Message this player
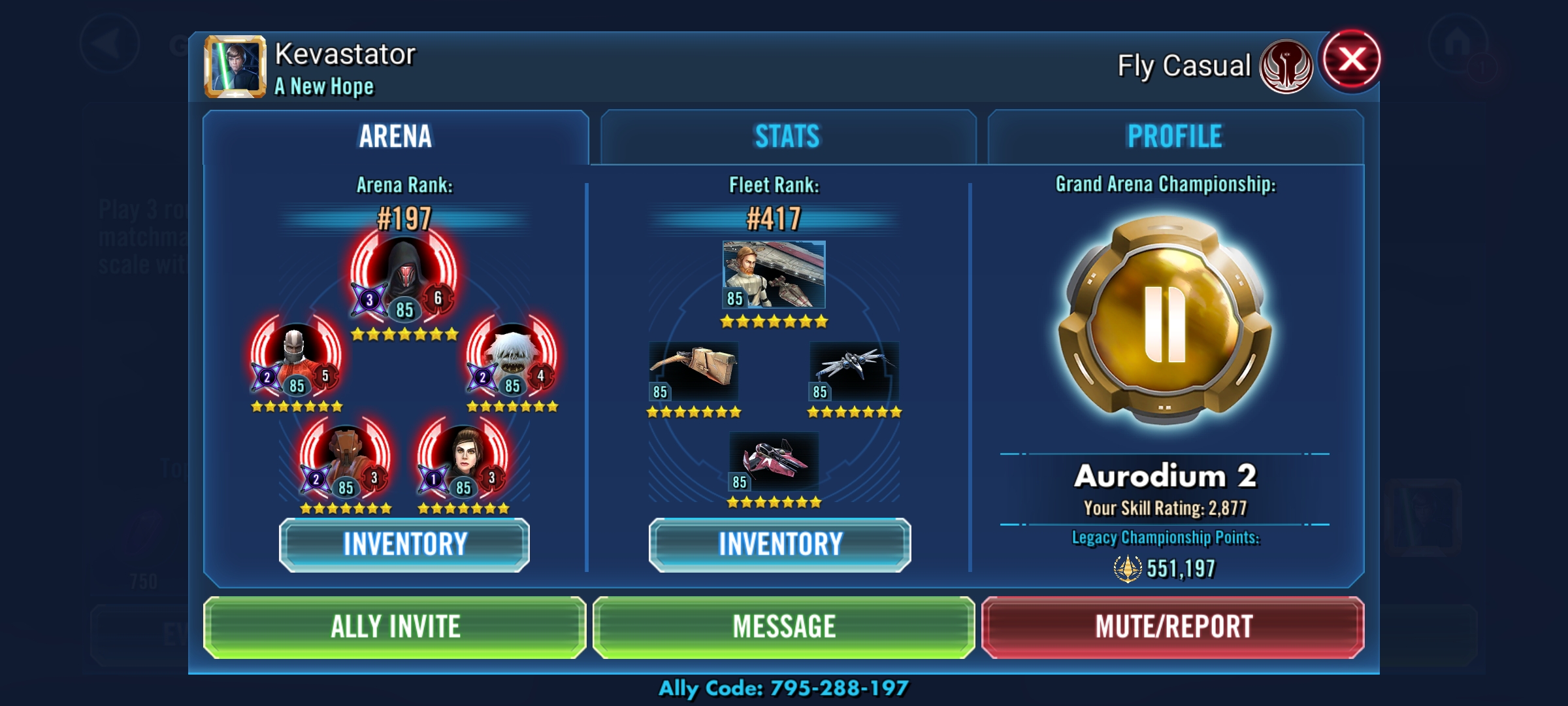 784,627
